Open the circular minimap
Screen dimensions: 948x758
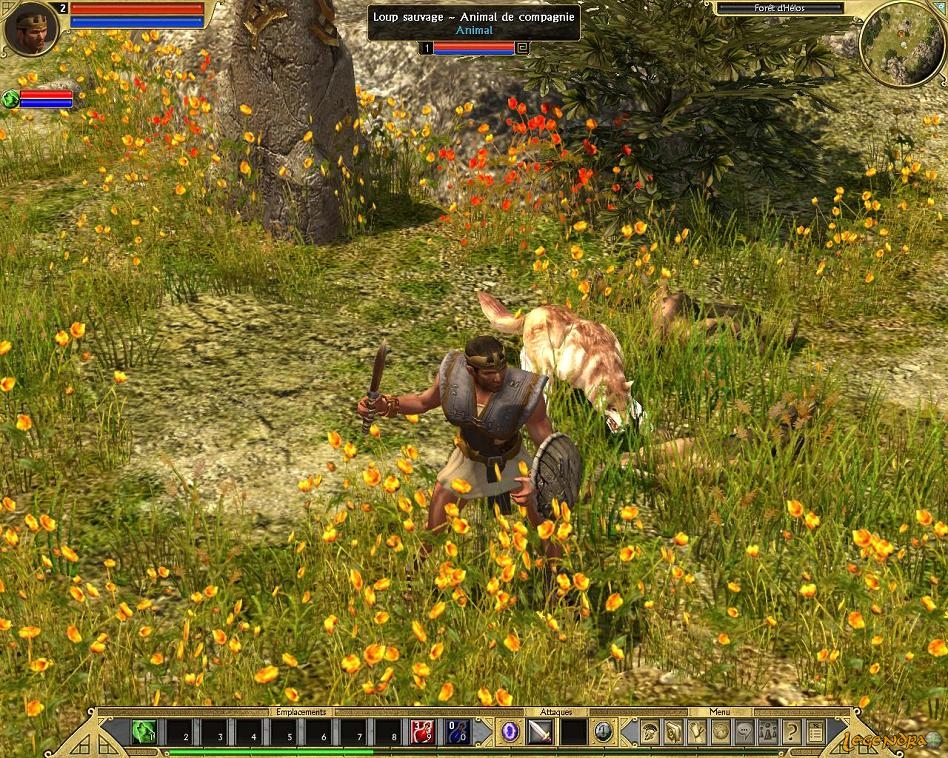(901, 44)
